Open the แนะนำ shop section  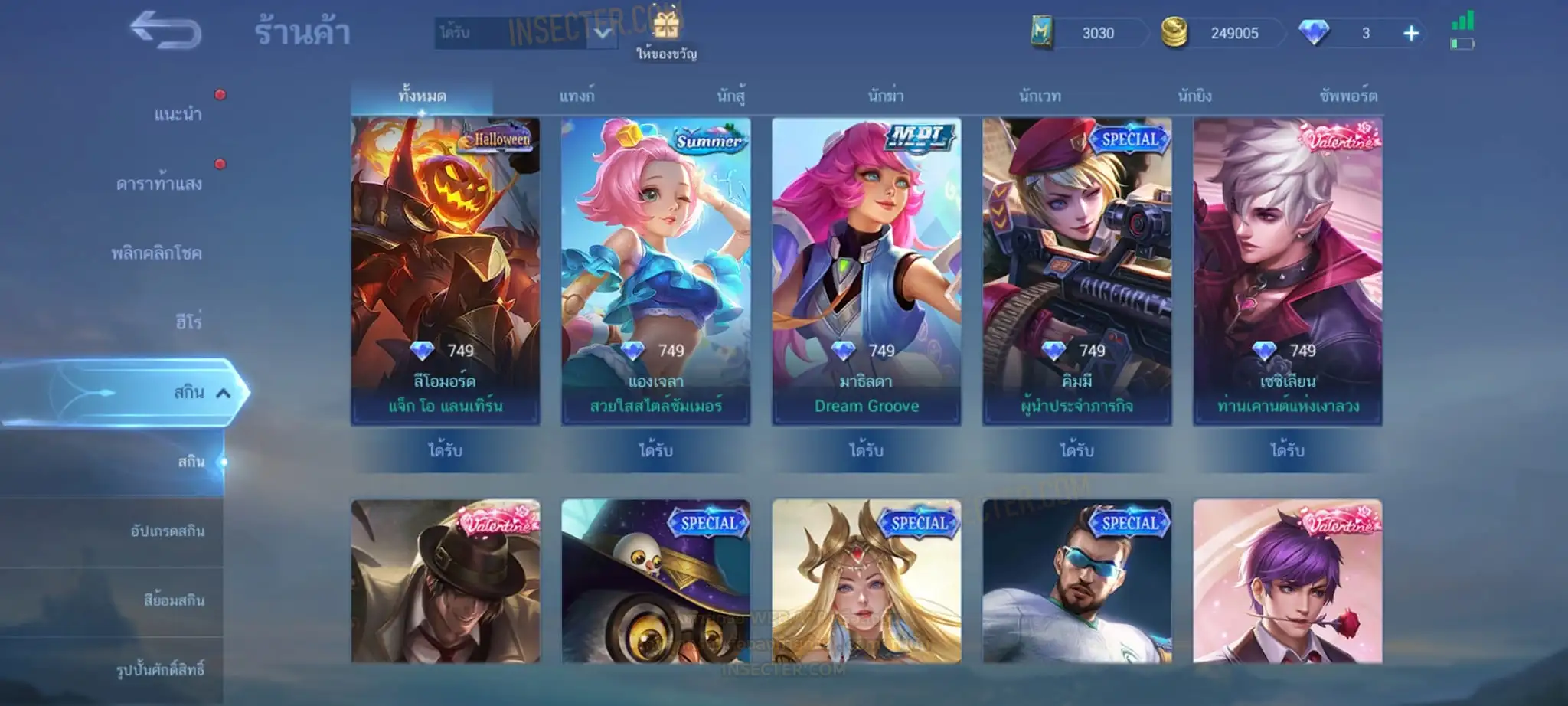178,115
